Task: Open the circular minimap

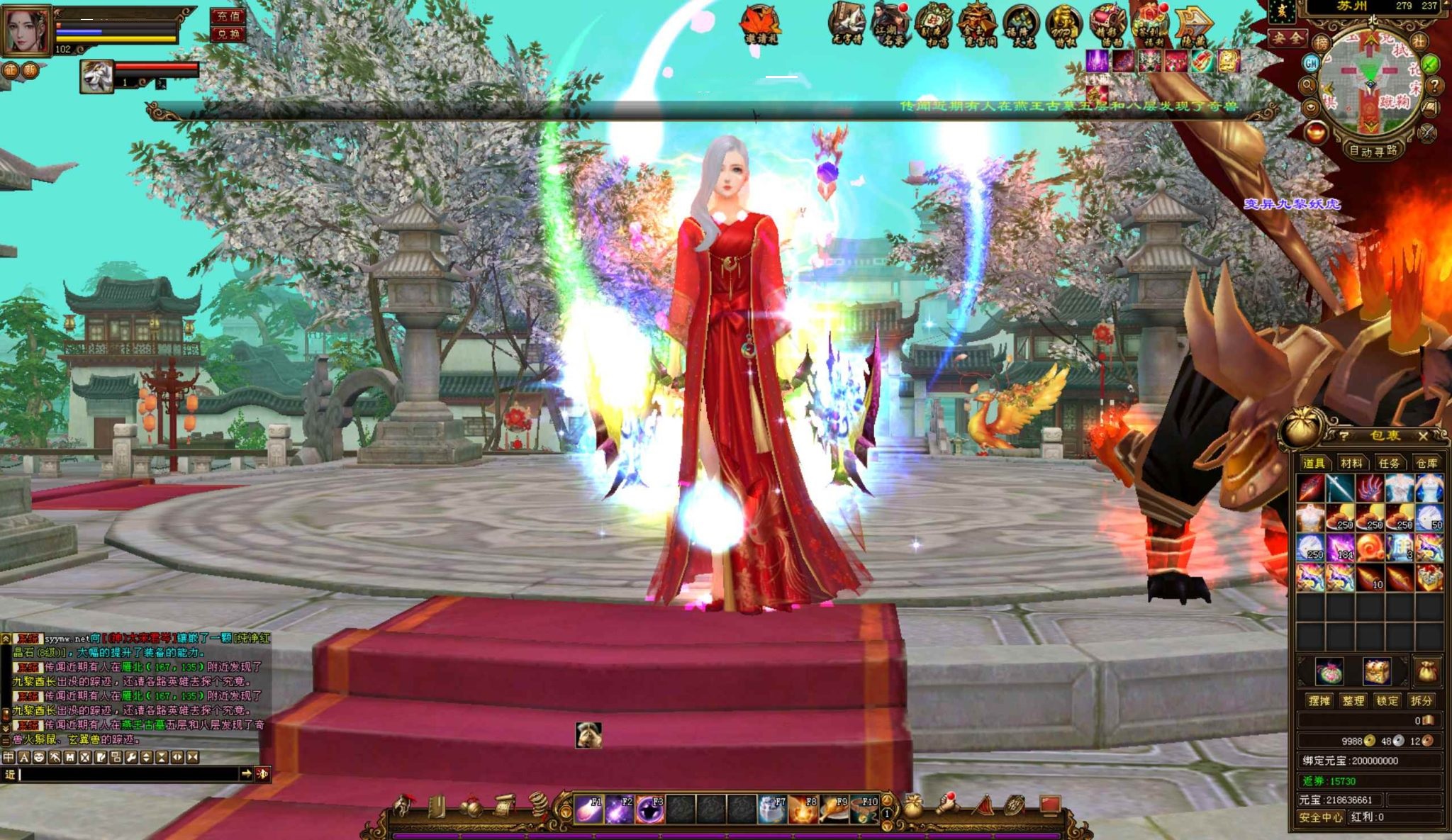Action: pyautogui.click(x=1370, y=82)
